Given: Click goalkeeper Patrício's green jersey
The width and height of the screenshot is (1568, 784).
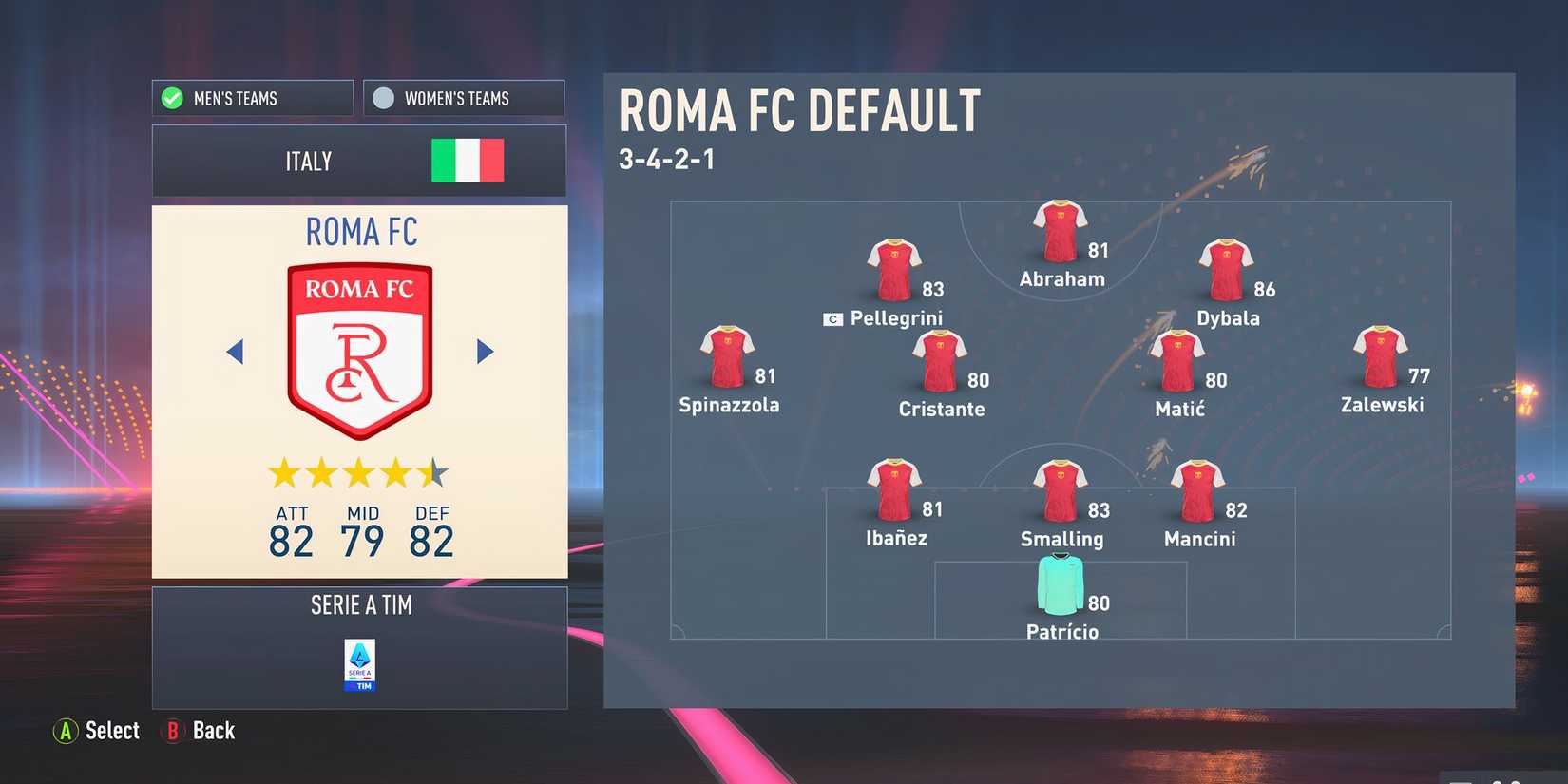Looking at the screenshot, I should (1061, 585).
